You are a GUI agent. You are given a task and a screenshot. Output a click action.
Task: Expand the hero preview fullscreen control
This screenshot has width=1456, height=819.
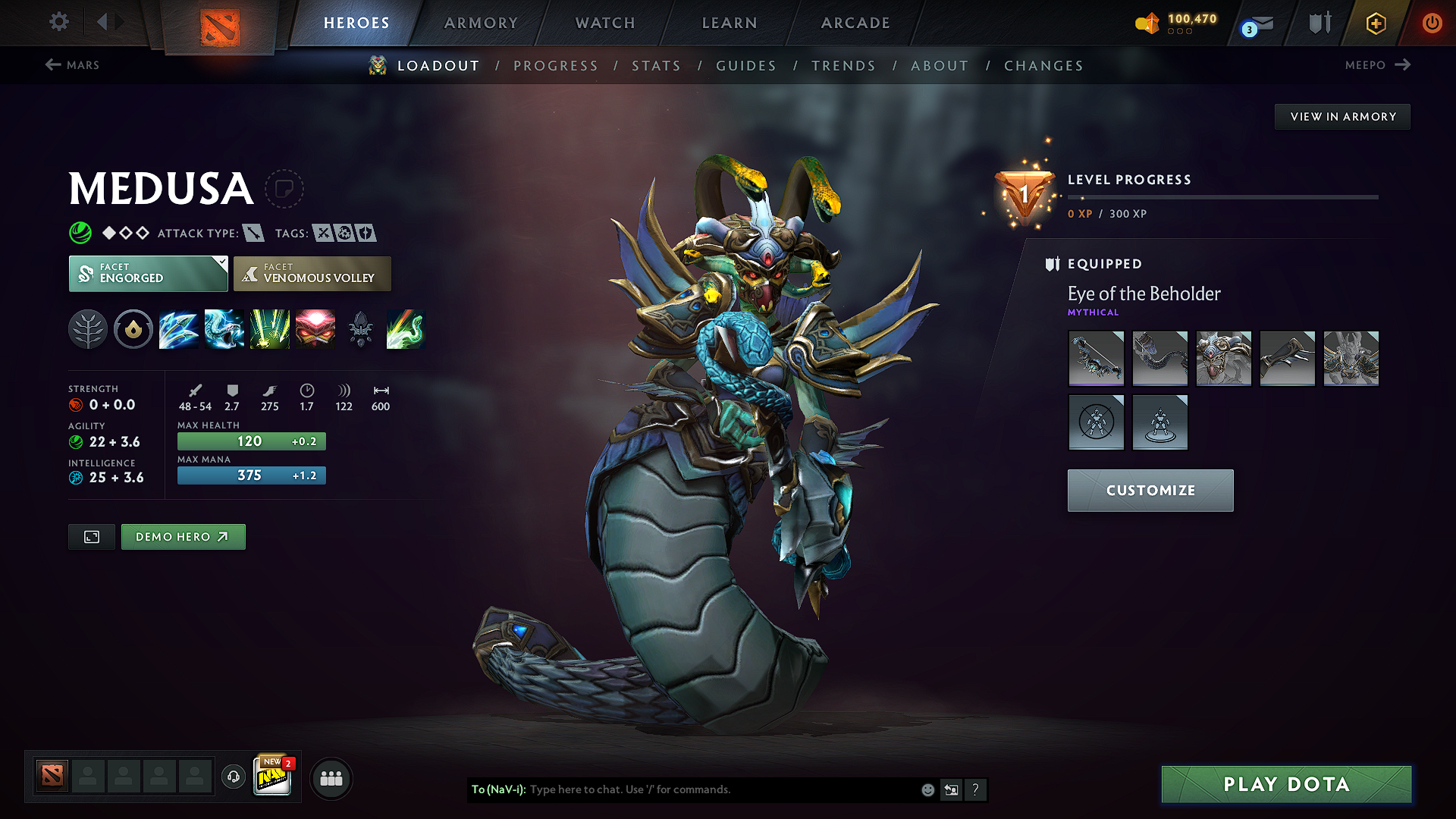91,536
